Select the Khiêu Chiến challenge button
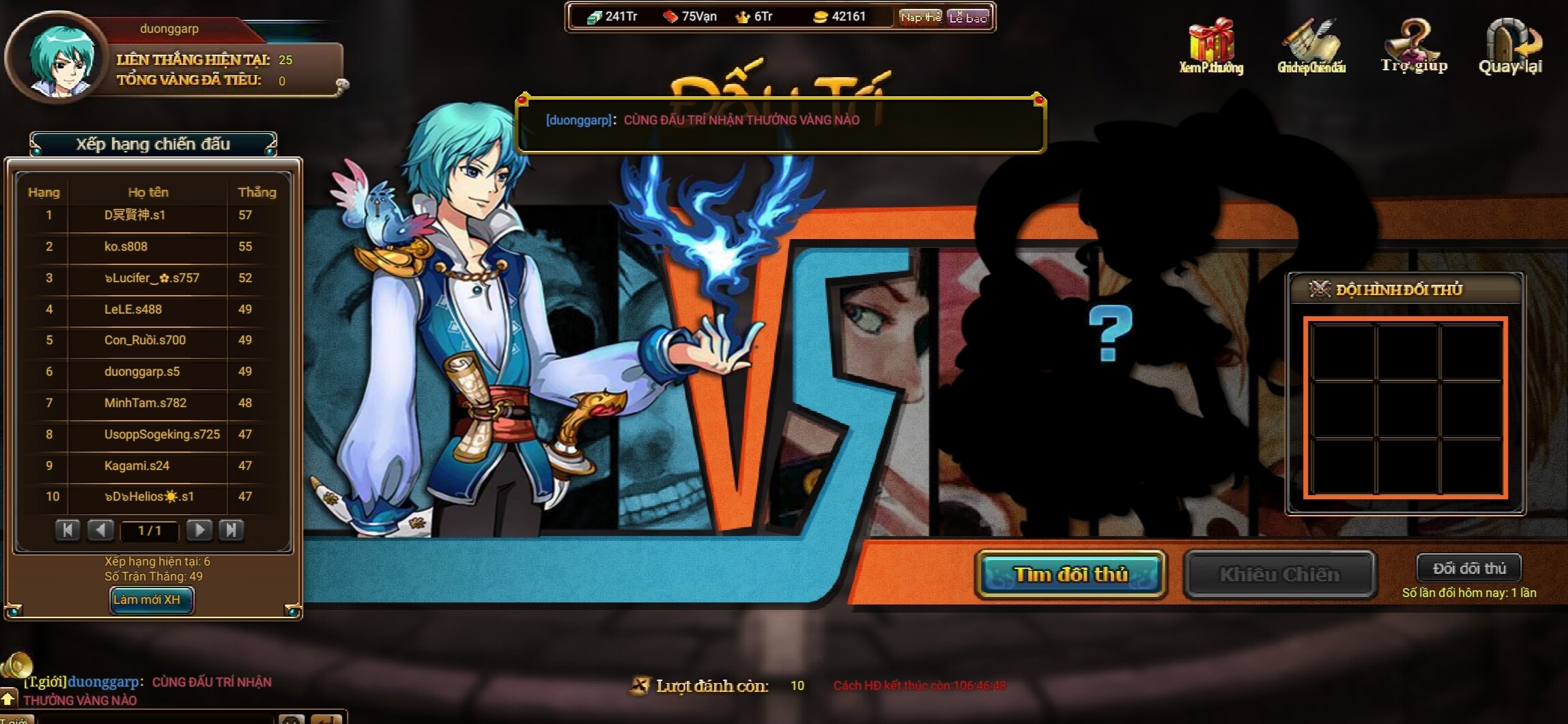 pyautogui.click(x=1279, y=574)
